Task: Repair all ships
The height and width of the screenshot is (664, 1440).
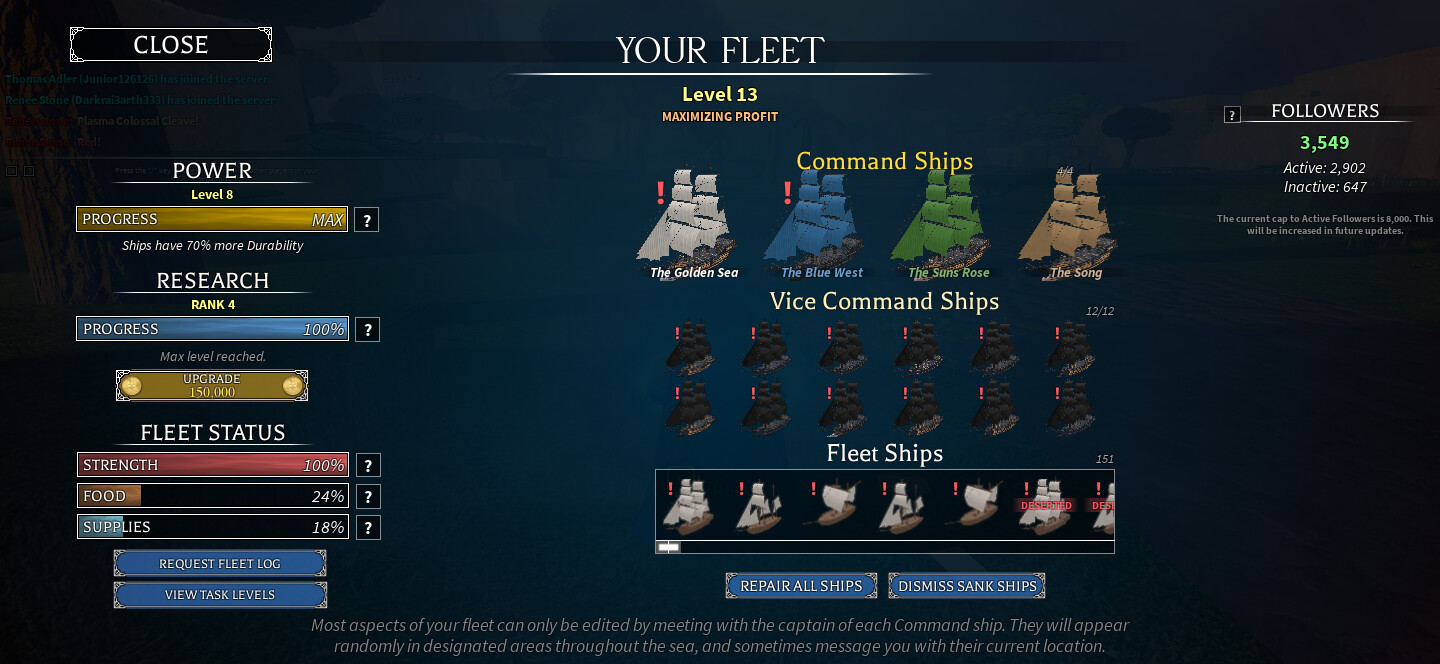Action: (x=801, y=586)
